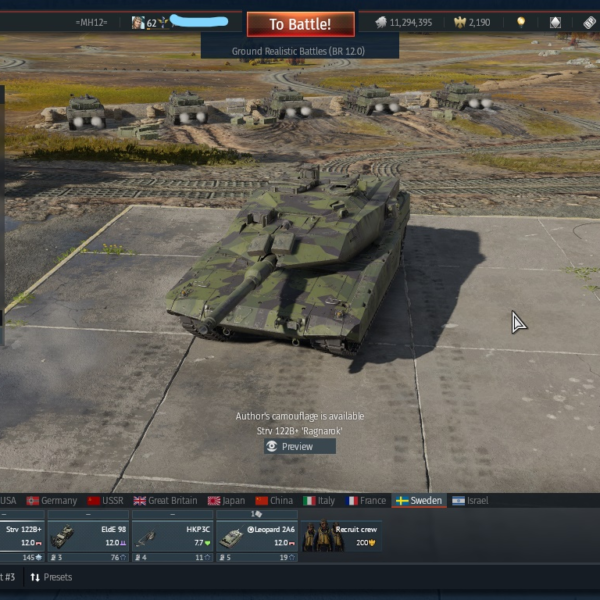Switch to the USSR nation tab
The width and height of the screenshot is (600, 600).
tap(106, 500)
